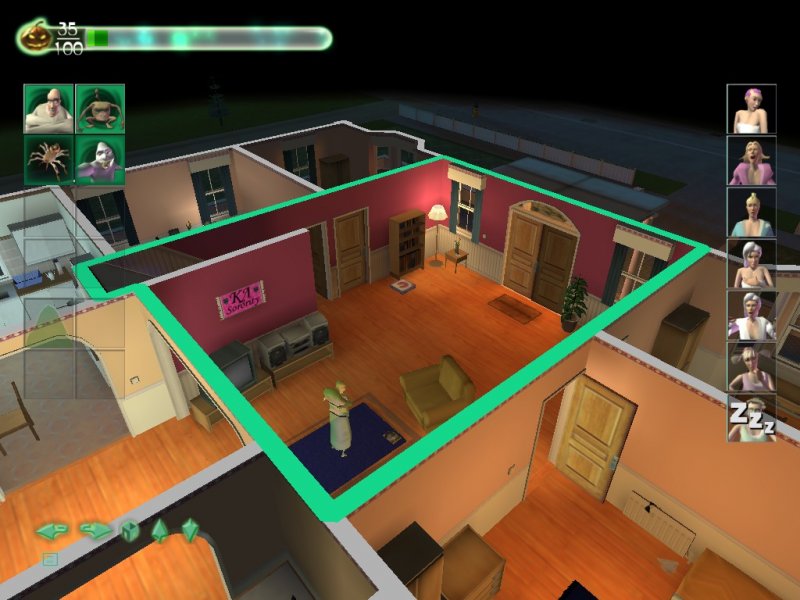Select the sleeping mortal portrait with Zzz
Screen dimensions: 800x600
pyautogui.click(x=751, y=419)
